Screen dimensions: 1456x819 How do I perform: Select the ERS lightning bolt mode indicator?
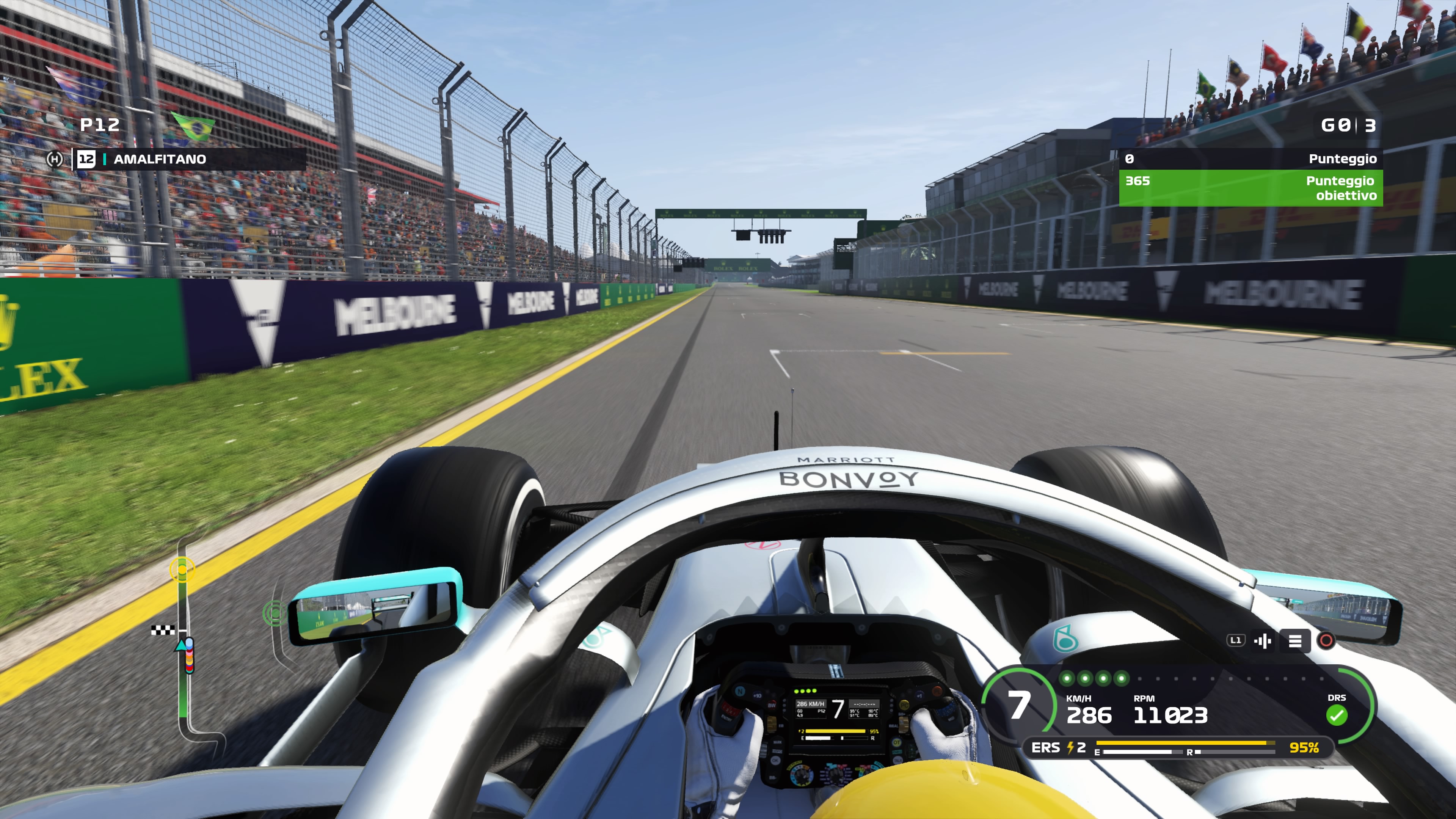1070,748
